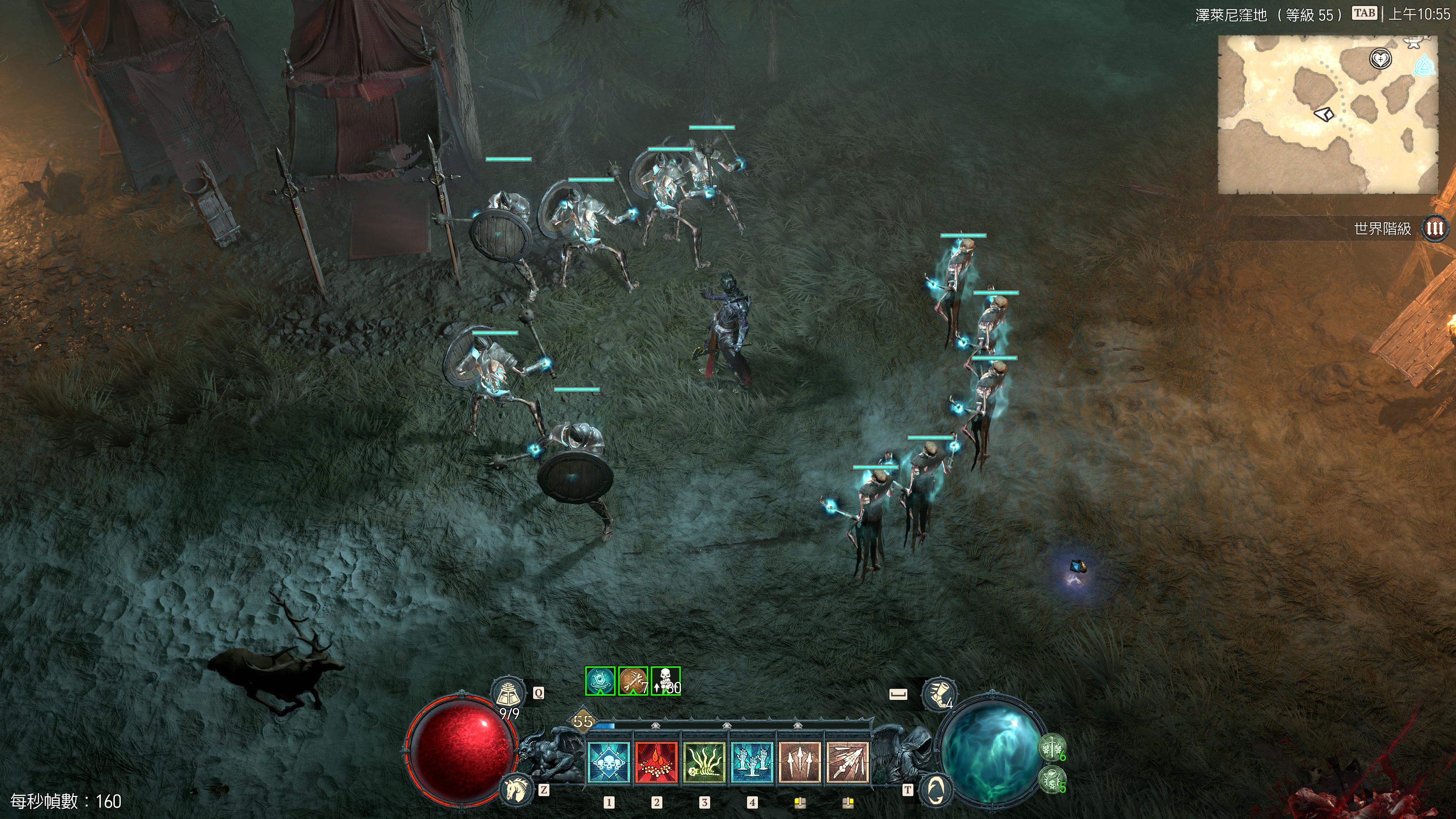The height and width of the screenshot is (819, 1456).
Task: Fire the bone spear skill
Action: point(847,763)
